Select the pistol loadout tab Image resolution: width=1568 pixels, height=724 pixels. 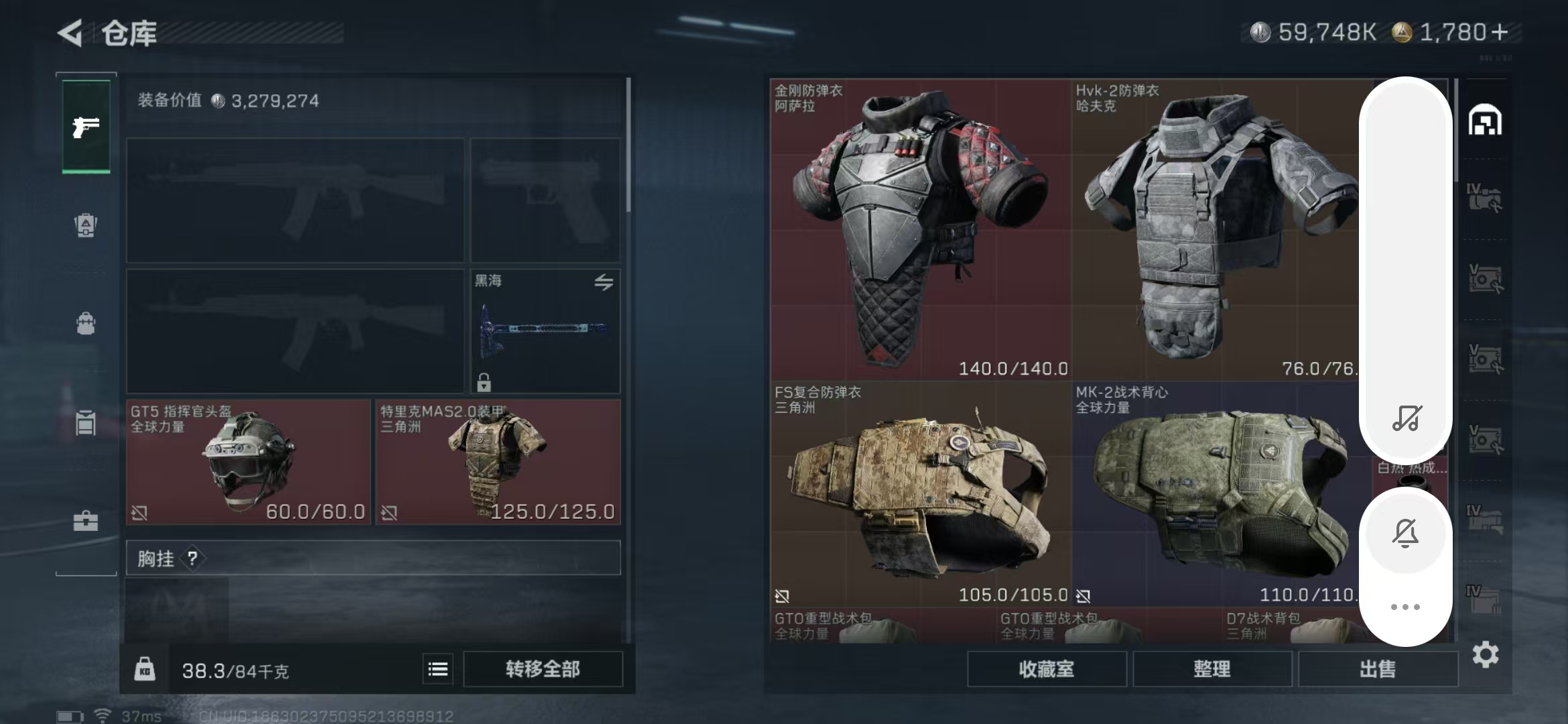pos(86,127)
